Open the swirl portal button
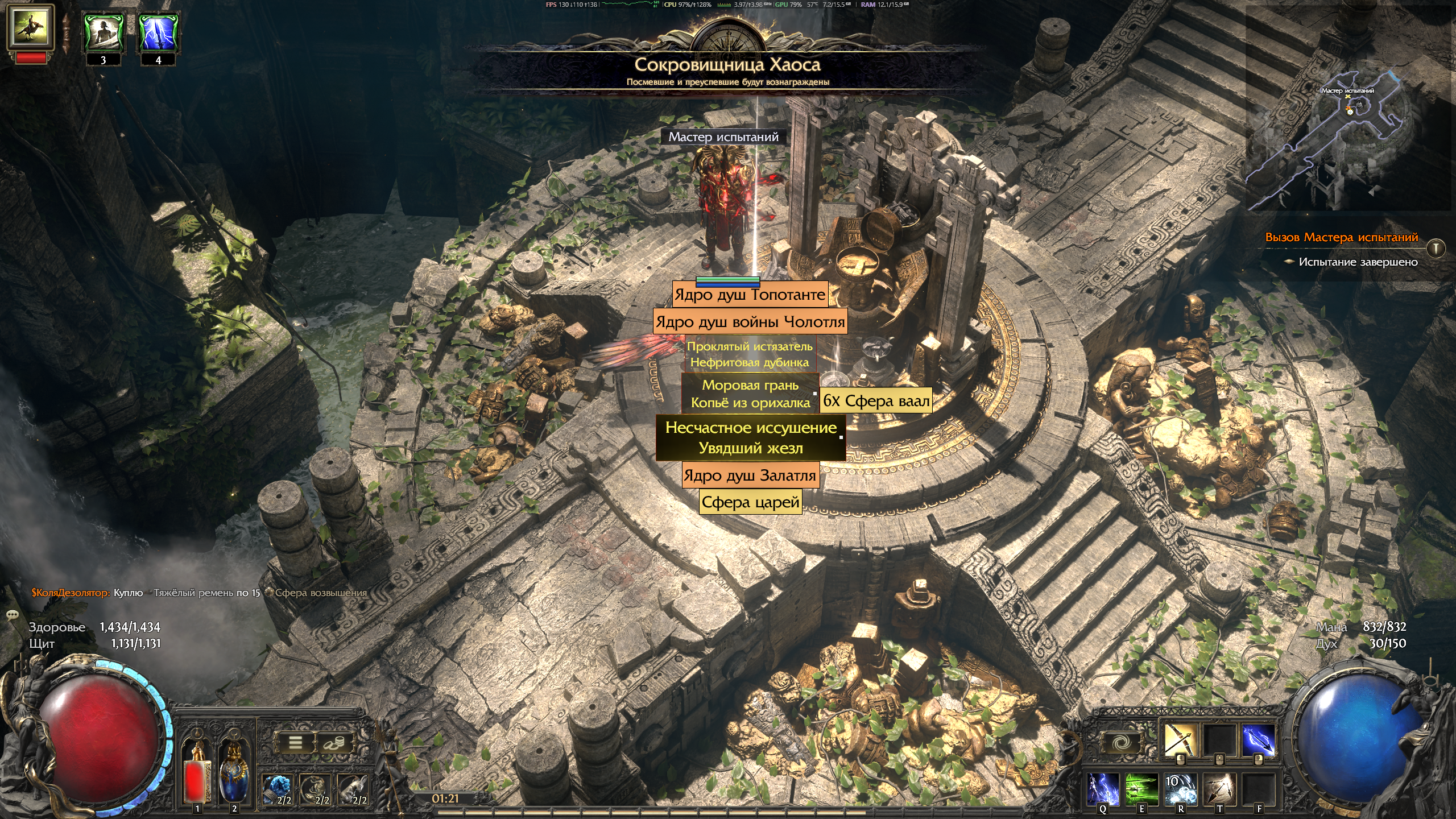The width and height of the screenshot is (1456, 819). [1122, 743]
